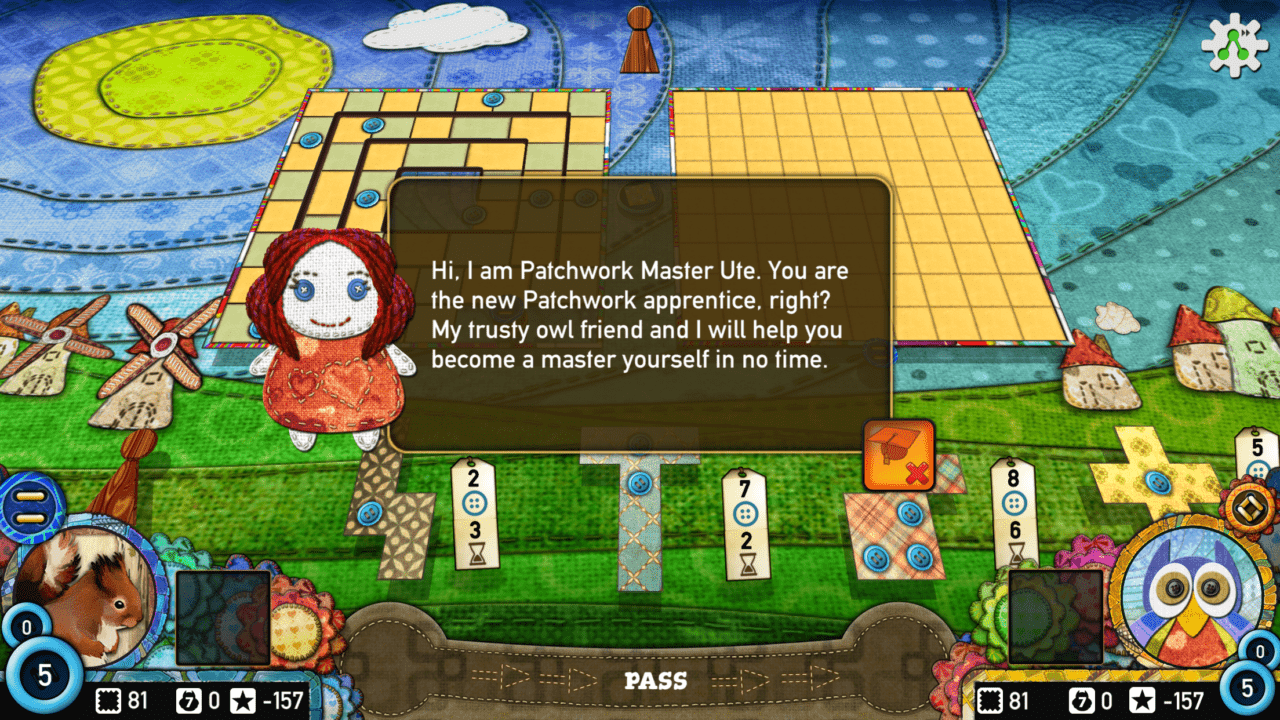Open the settings gear menu
The image size is (1280, 720).
[1234, 46]
